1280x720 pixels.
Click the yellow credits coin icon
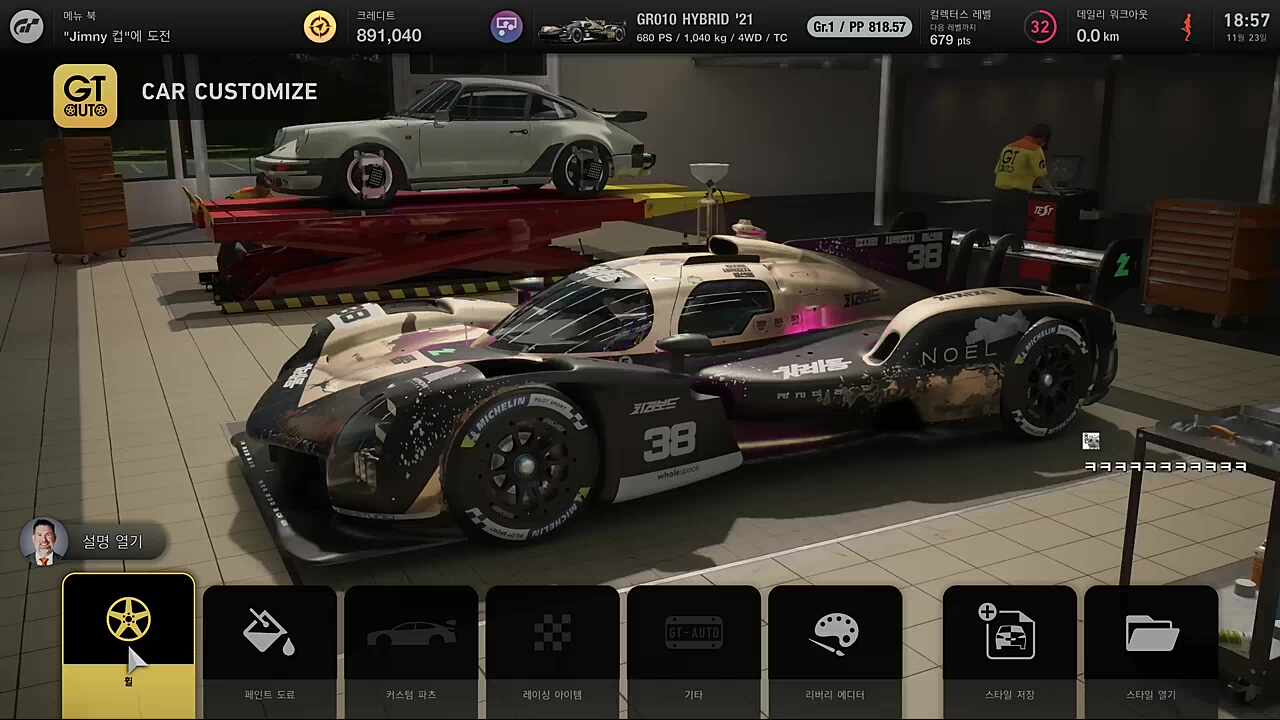coord(320,27)
